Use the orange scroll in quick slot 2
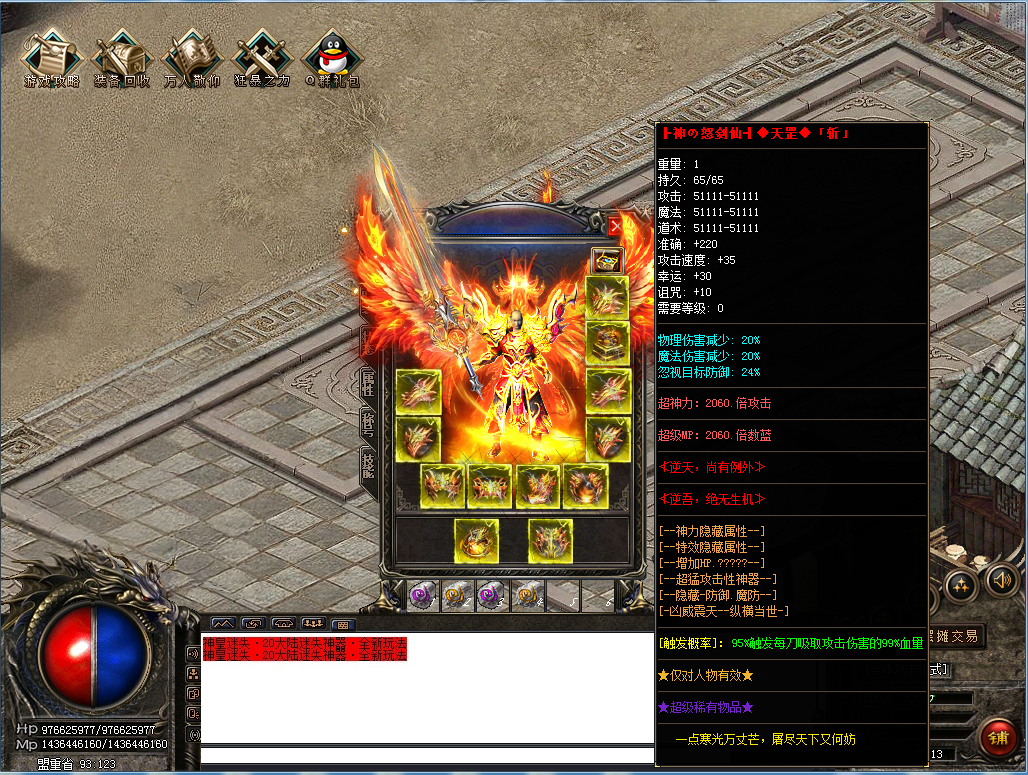The image size is (1028, 775). pyautogui.click(x=457, y=596)
